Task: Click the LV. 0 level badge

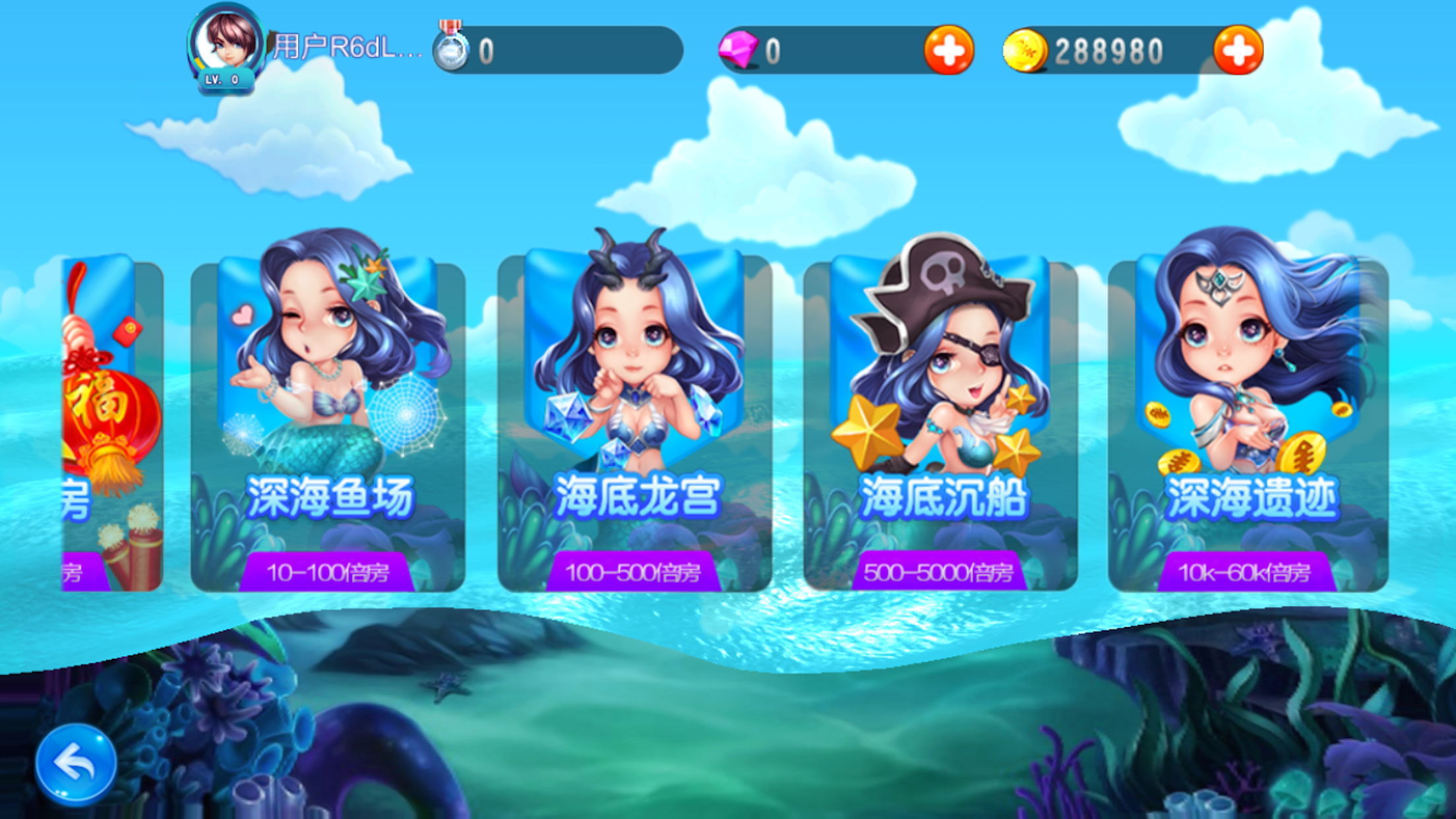Action: click(223, 78)
